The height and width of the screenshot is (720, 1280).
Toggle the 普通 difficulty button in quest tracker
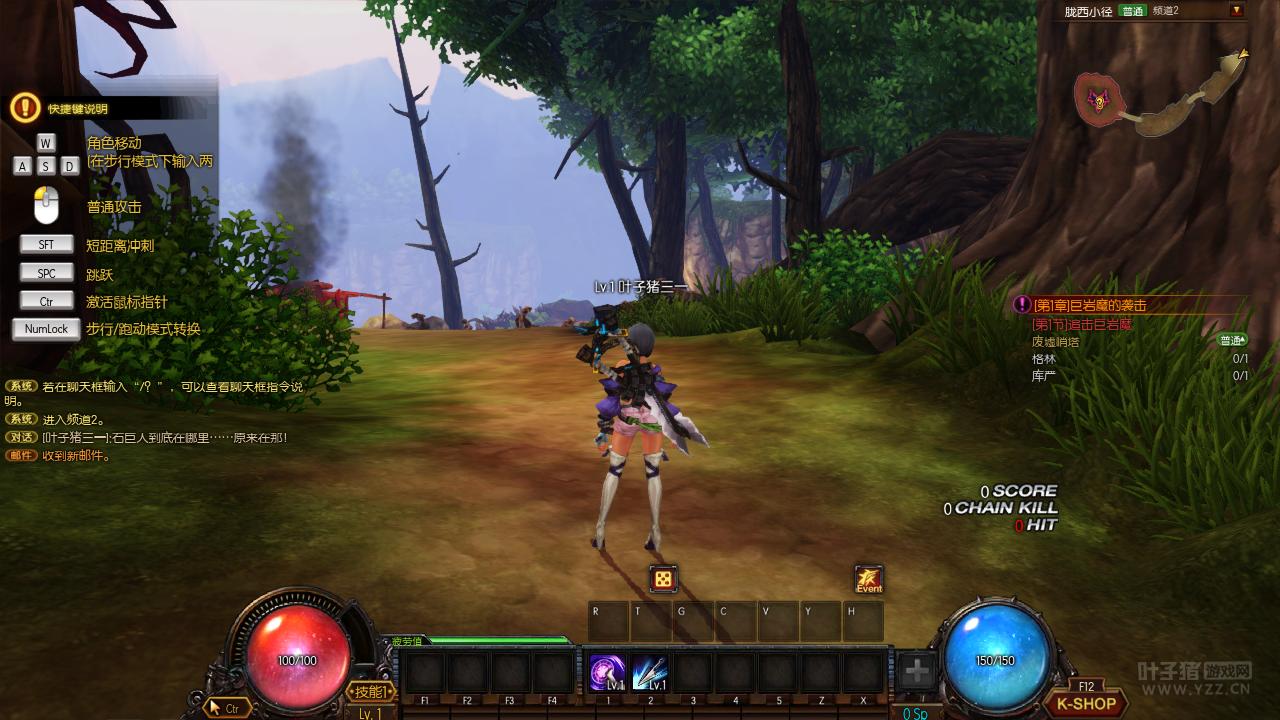tap(1232, 341)
